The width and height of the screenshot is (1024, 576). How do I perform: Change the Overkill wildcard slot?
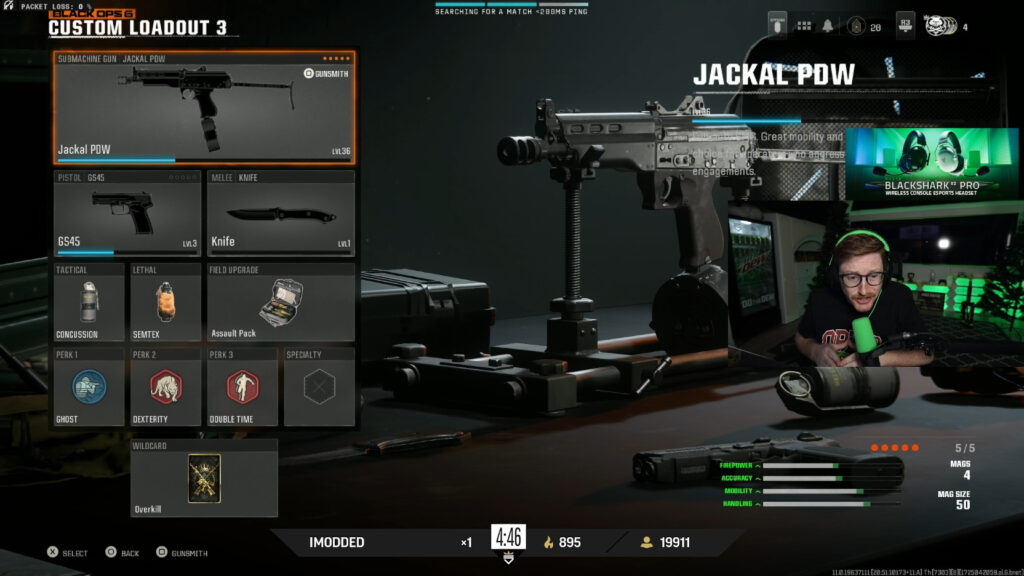pos(204,478)
